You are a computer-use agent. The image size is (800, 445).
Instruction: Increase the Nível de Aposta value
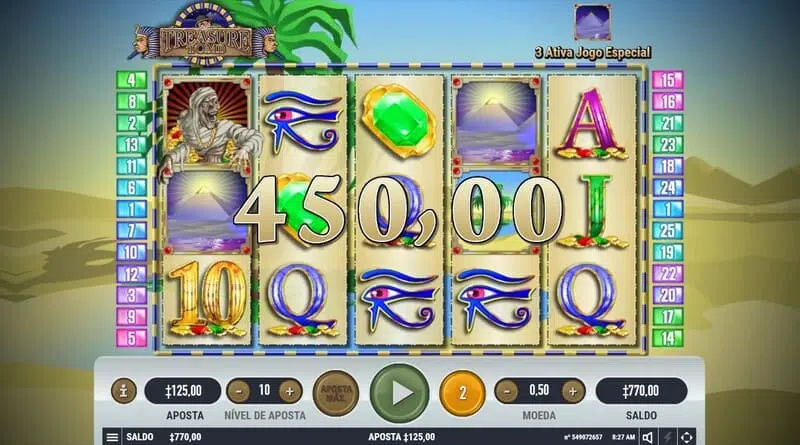click(289, 391)
